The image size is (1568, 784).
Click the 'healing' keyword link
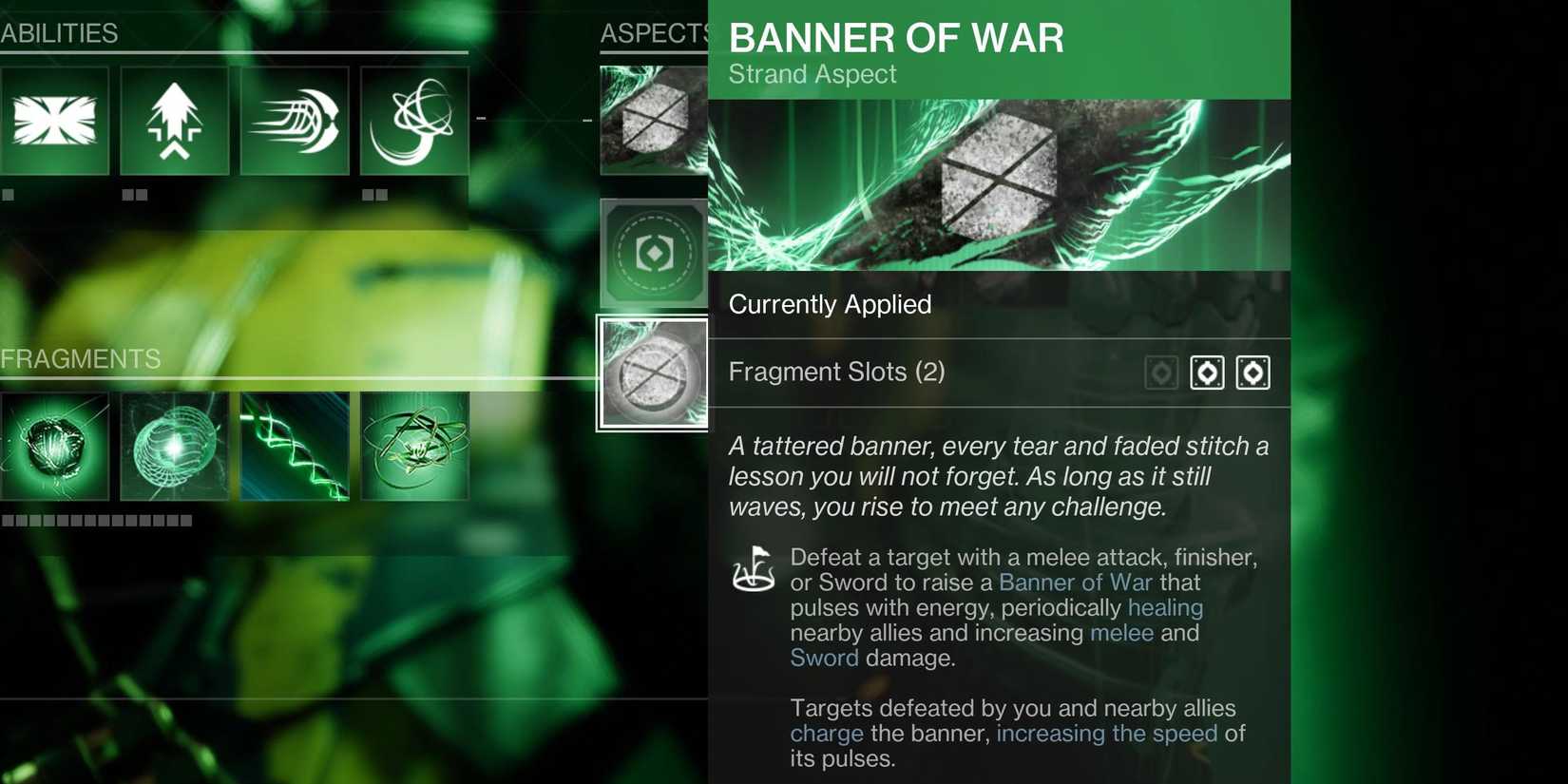click(1166, 607)
